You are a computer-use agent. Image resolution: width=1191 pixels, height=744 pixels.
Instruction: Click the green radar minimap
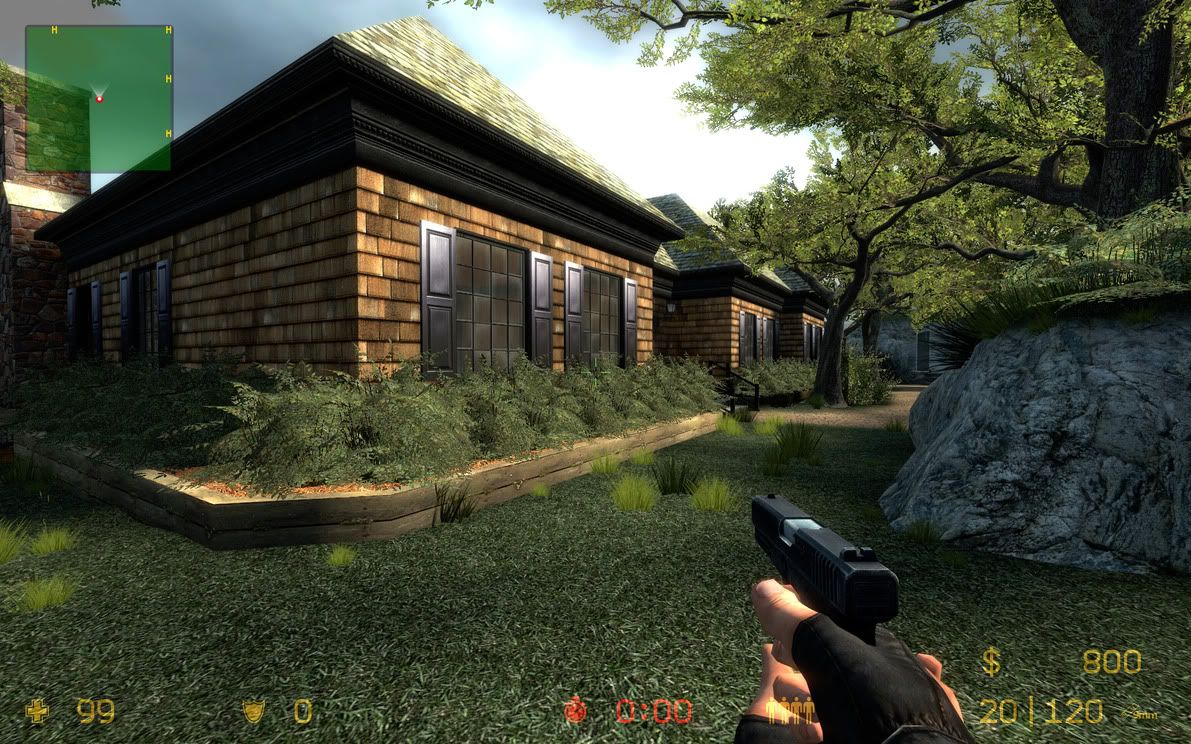[x=98, y=98]
